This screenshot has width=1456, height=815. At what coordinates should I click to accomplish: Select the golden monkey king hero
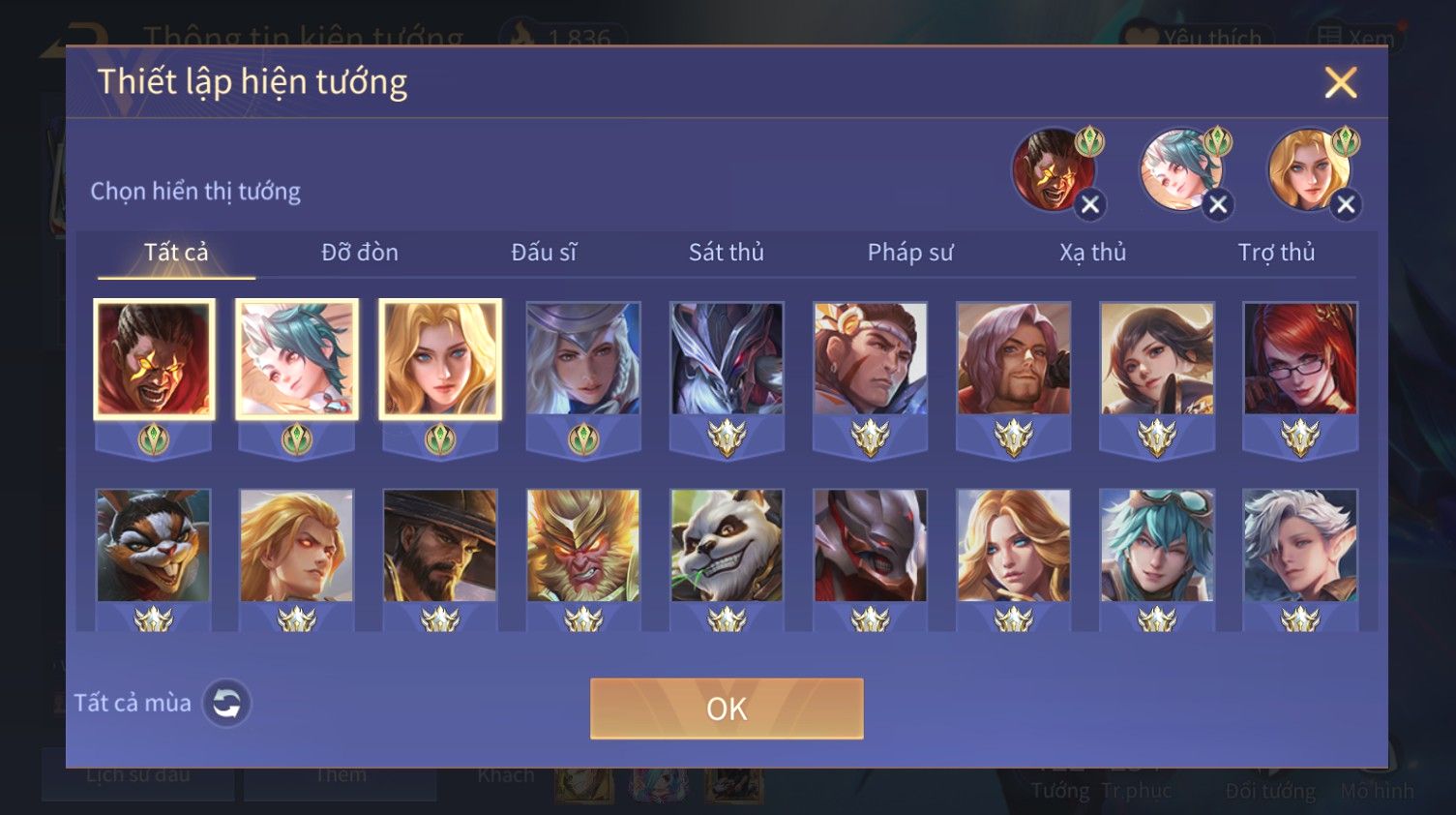point(583,546)
